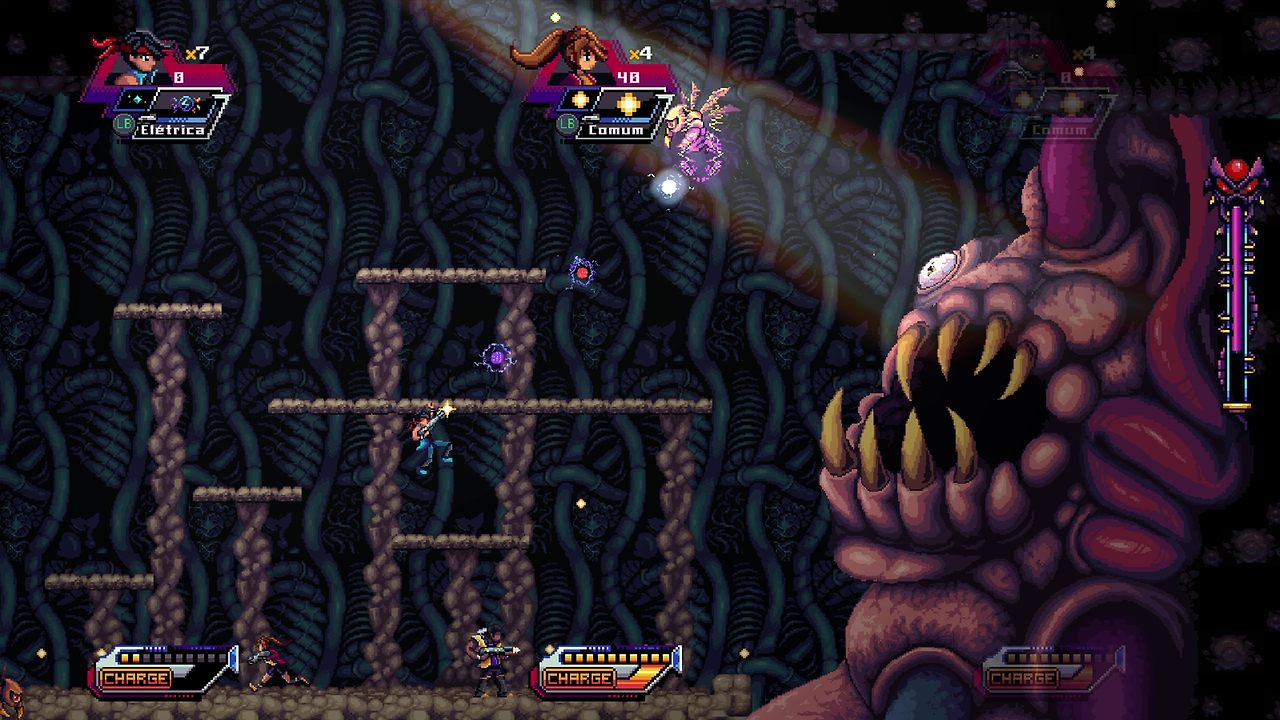
Task: Click the diamond spark icon in the left weapon panel
Action: [138, 100]
